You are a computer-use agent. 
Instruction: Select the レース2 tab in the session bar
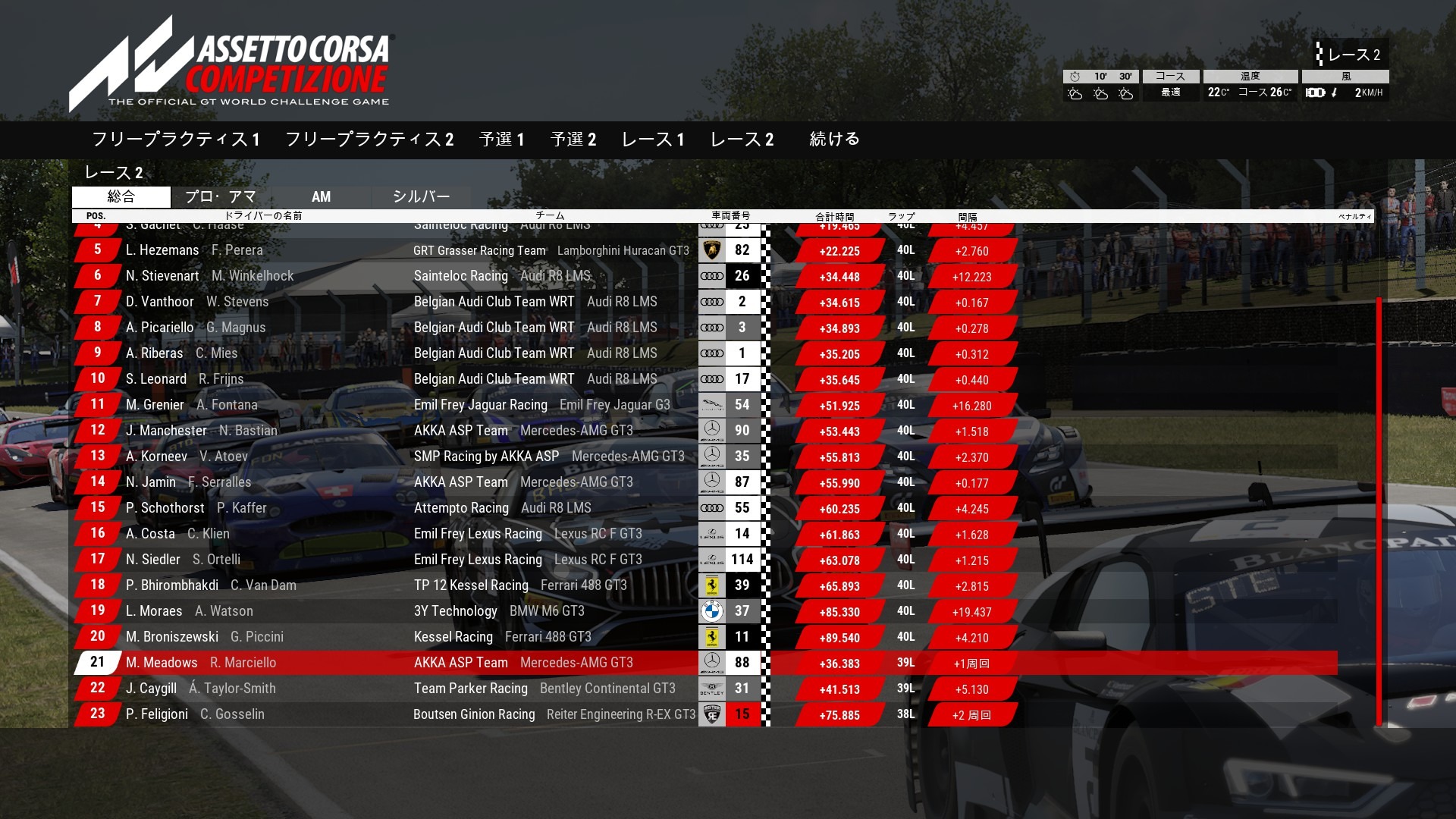(x=742, y=140)
